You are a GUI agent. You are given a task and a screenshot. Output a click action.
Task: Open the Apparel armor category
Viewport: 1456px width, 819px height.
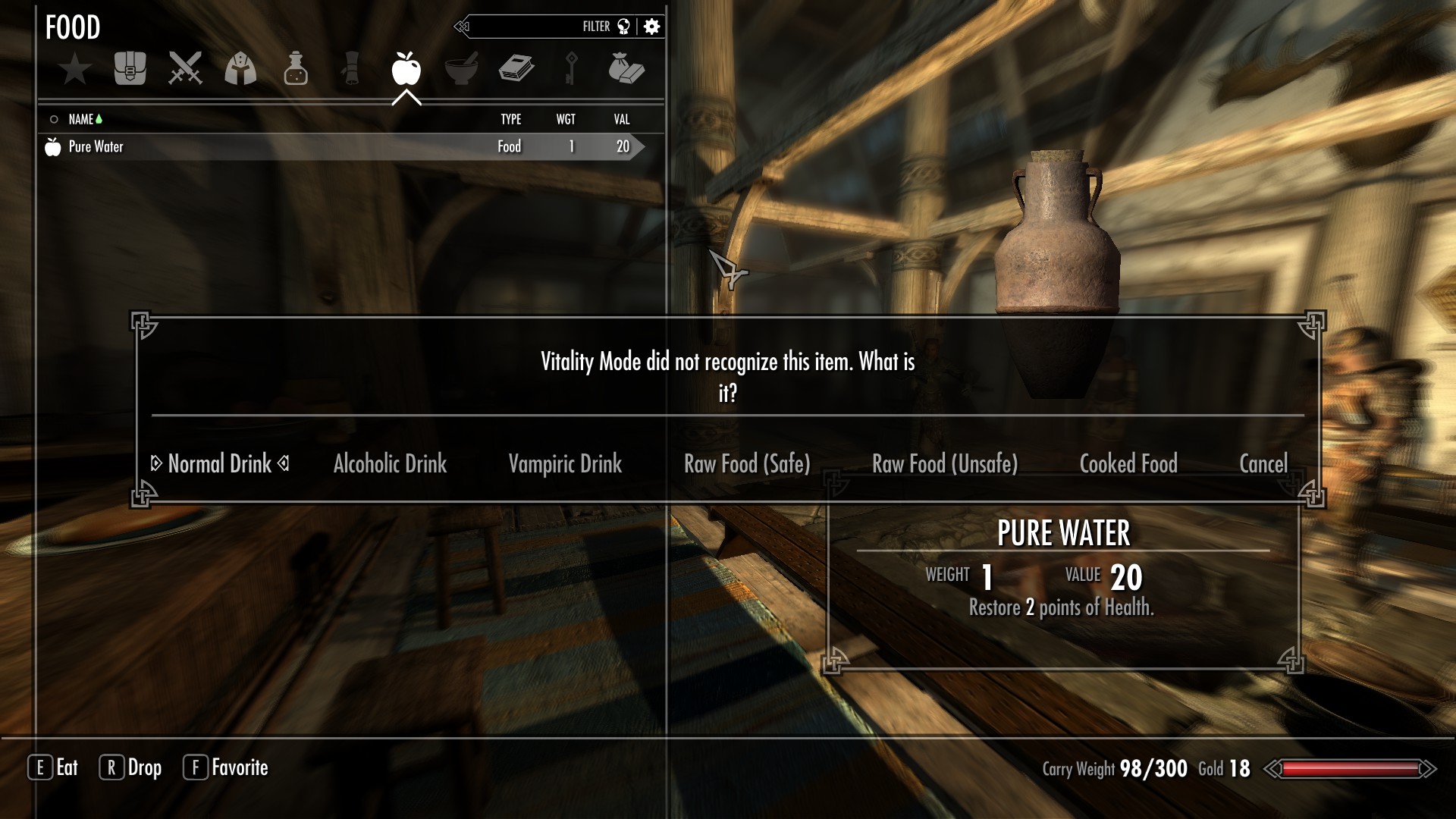point(240,69)
